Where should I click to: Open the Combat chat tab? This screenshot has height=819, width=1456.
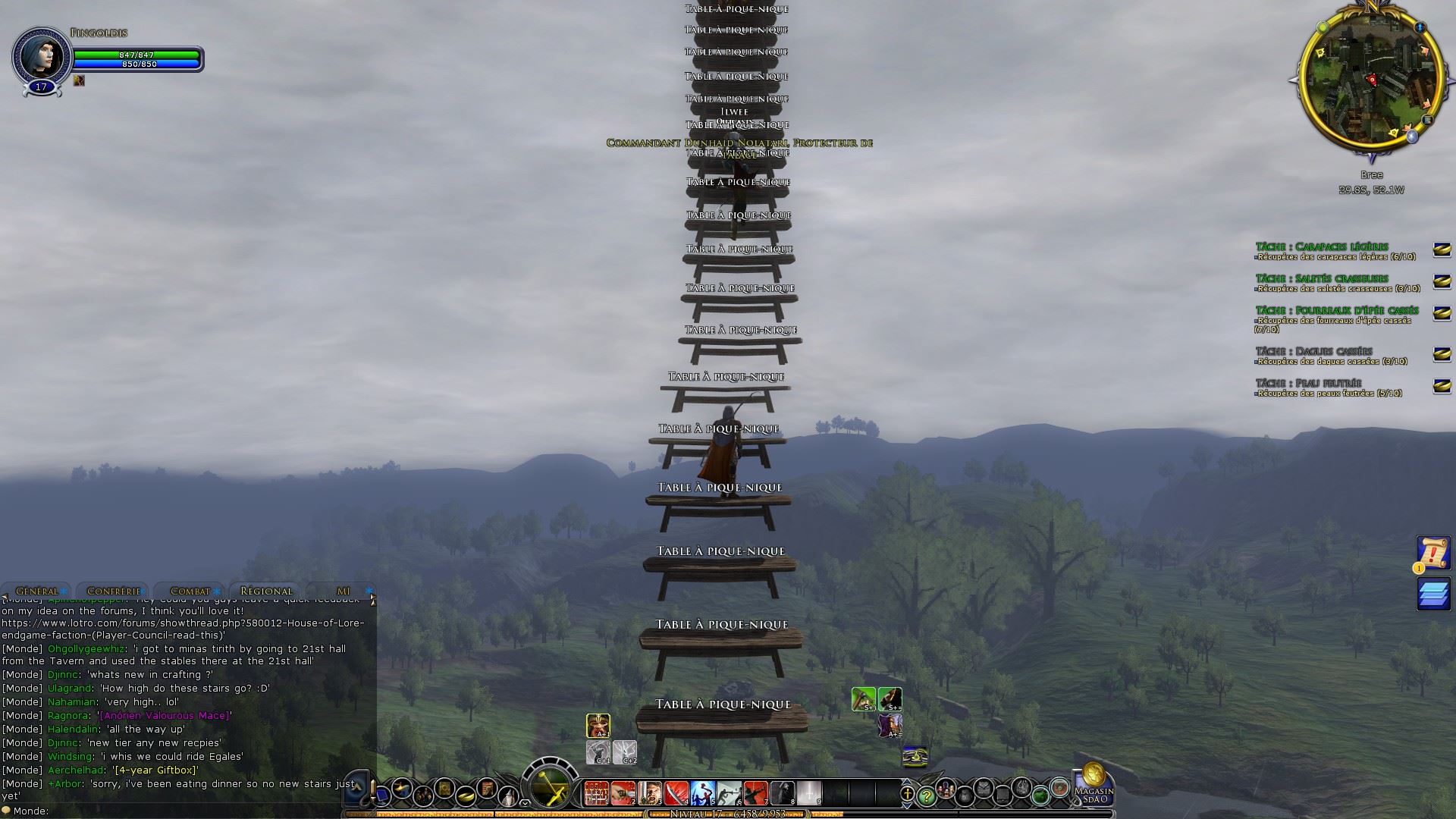click(190, 591)
